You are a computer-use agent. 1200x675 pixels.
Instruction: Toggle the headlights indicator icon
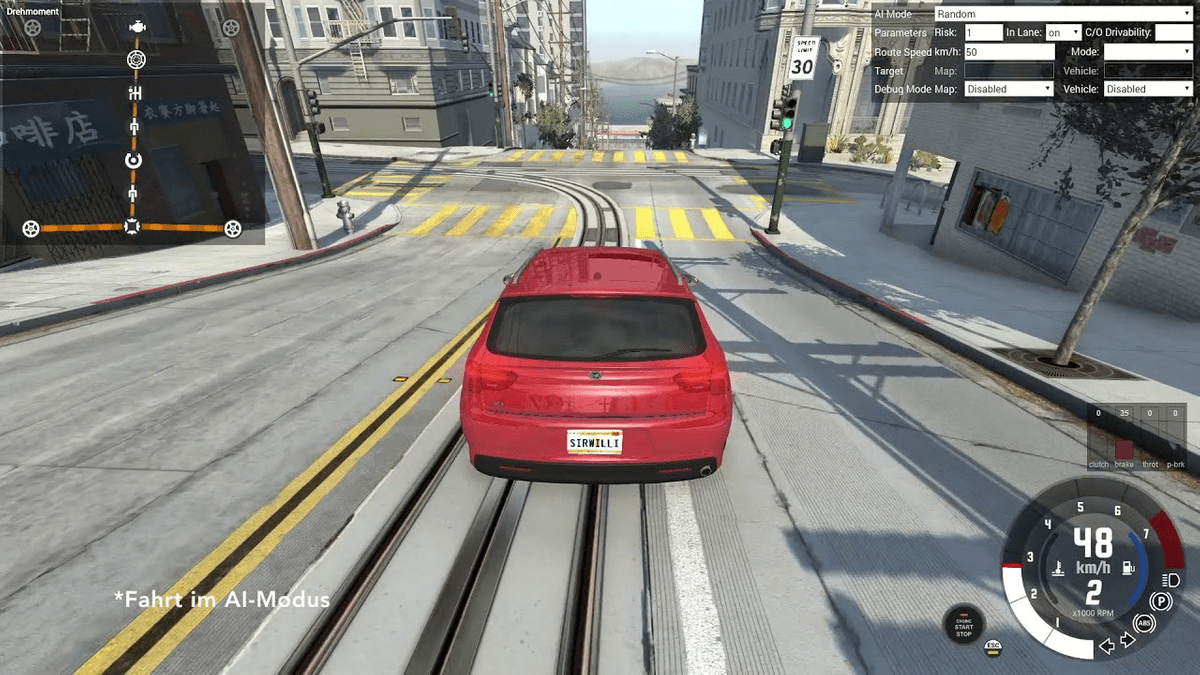click(1172, 580)
